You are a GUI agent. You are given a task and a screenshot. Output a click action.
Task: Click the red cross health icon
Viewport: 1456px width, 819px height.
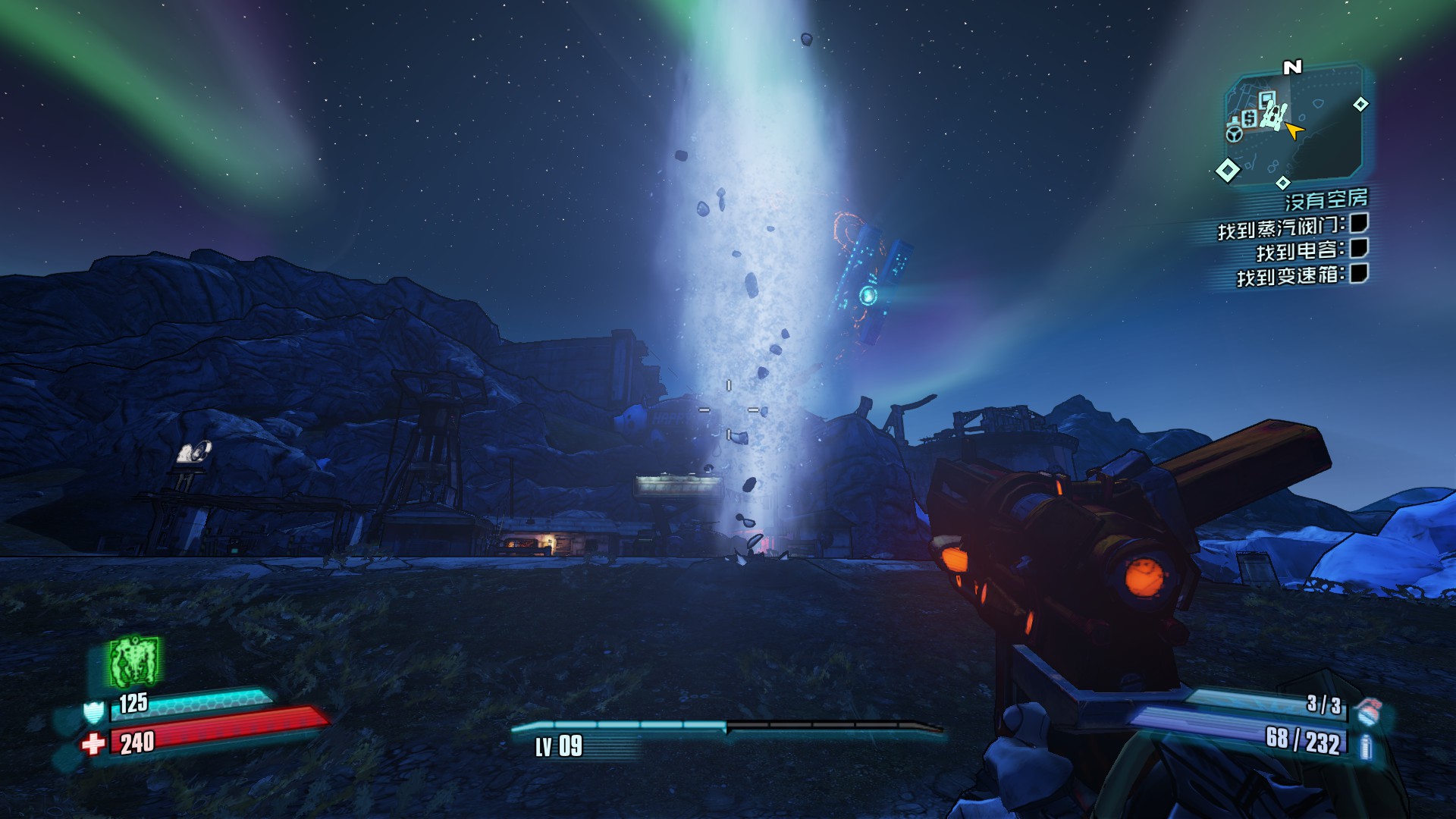click(x=93, y=744)
